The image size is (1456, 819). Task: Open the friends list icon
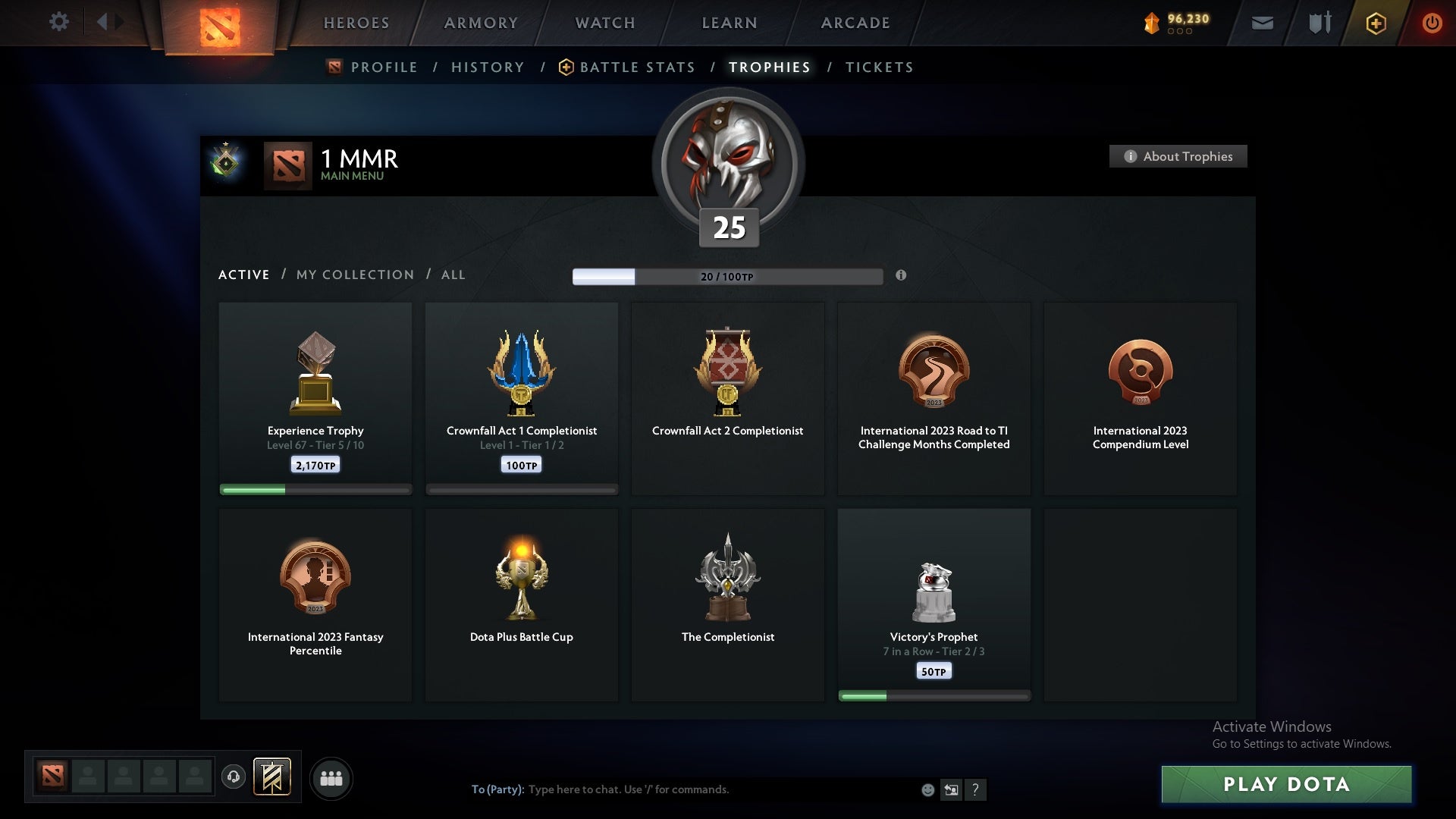click(x=331, y=778)
